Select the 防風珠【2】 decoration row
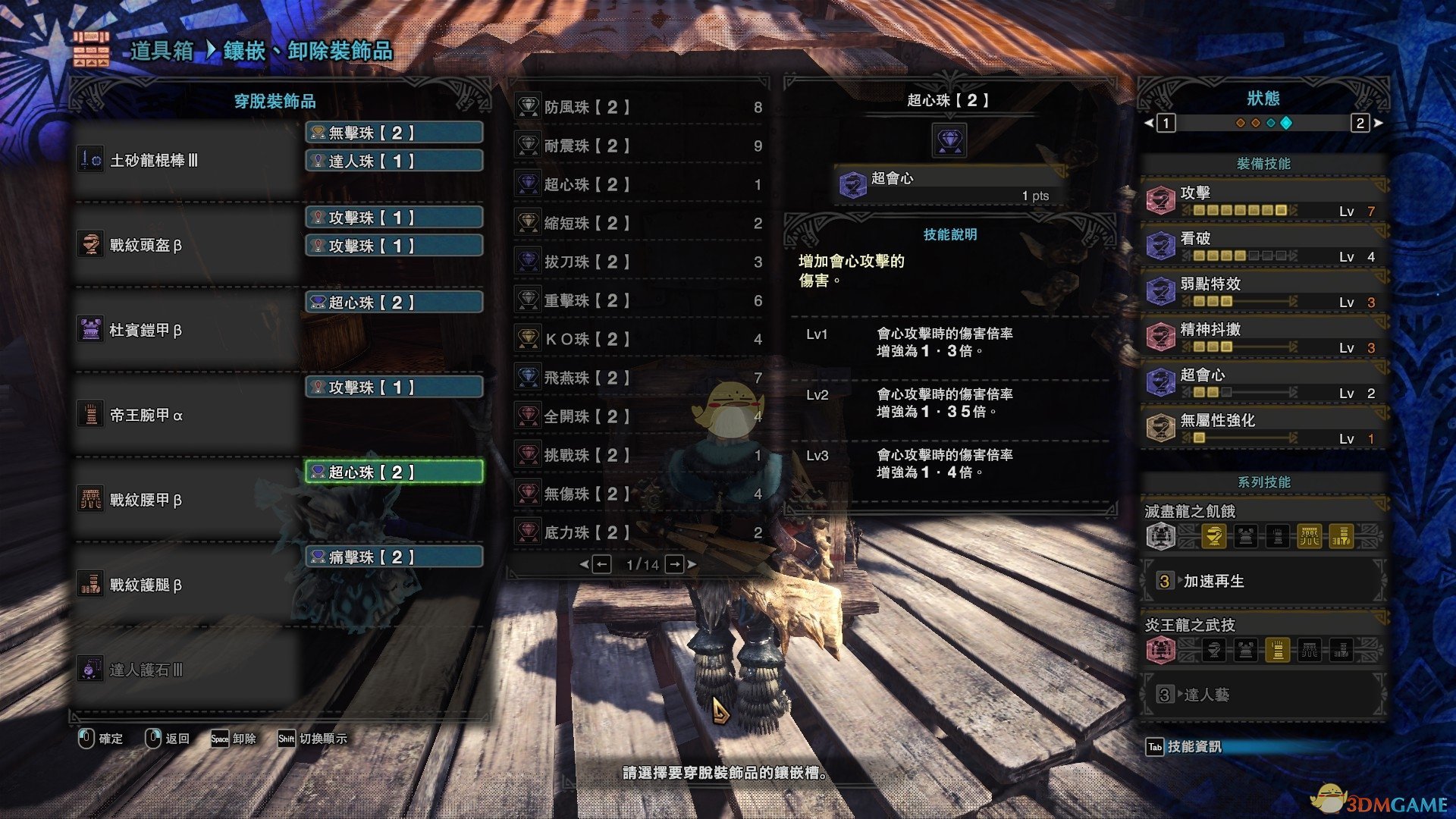Viewport: 1456px width, 819px height. click(639, 108)
